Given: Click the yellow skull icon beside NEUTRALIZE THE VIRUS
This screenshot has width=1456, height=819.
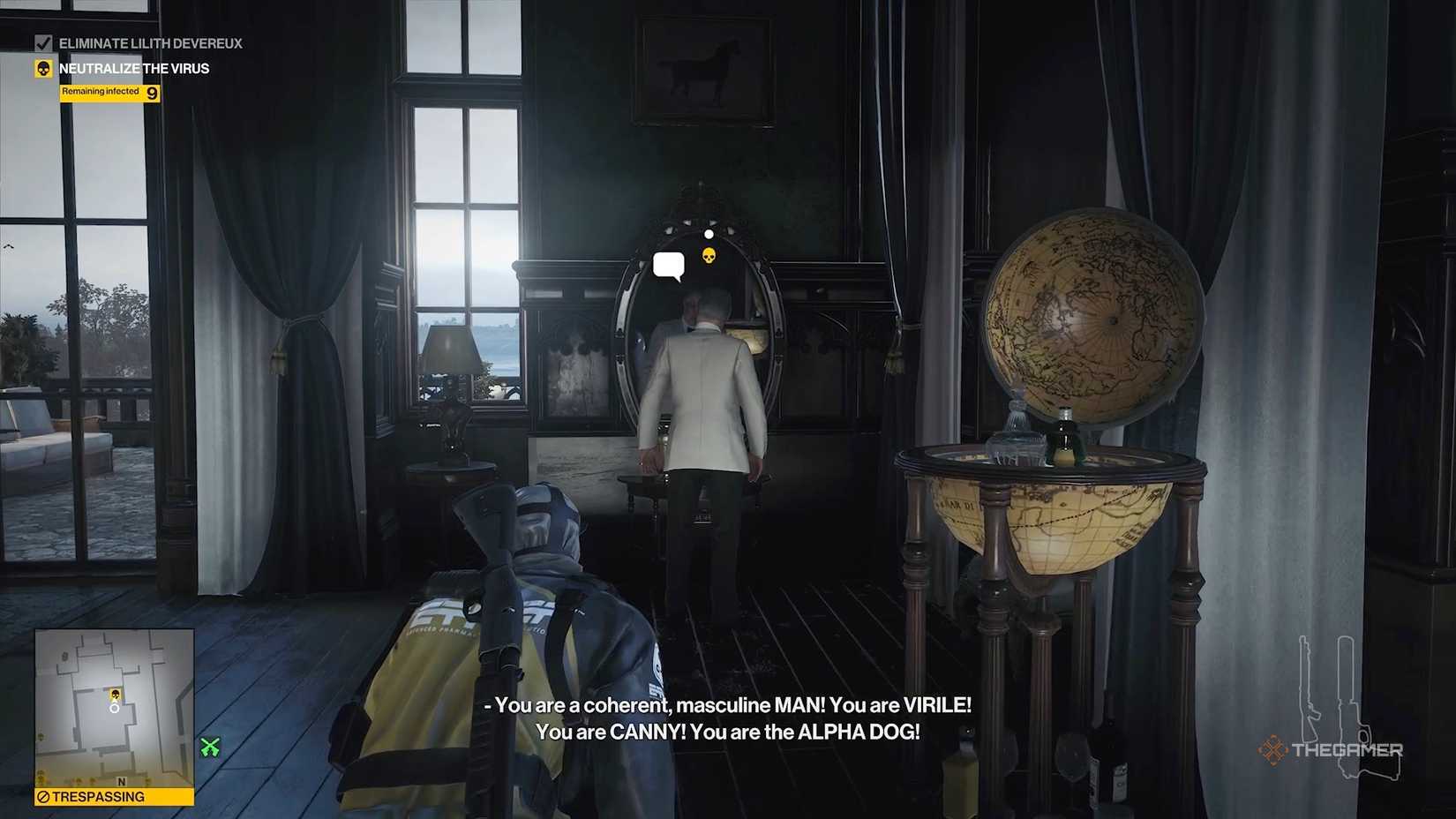Looking at the screenshot, I should point(43,68).
